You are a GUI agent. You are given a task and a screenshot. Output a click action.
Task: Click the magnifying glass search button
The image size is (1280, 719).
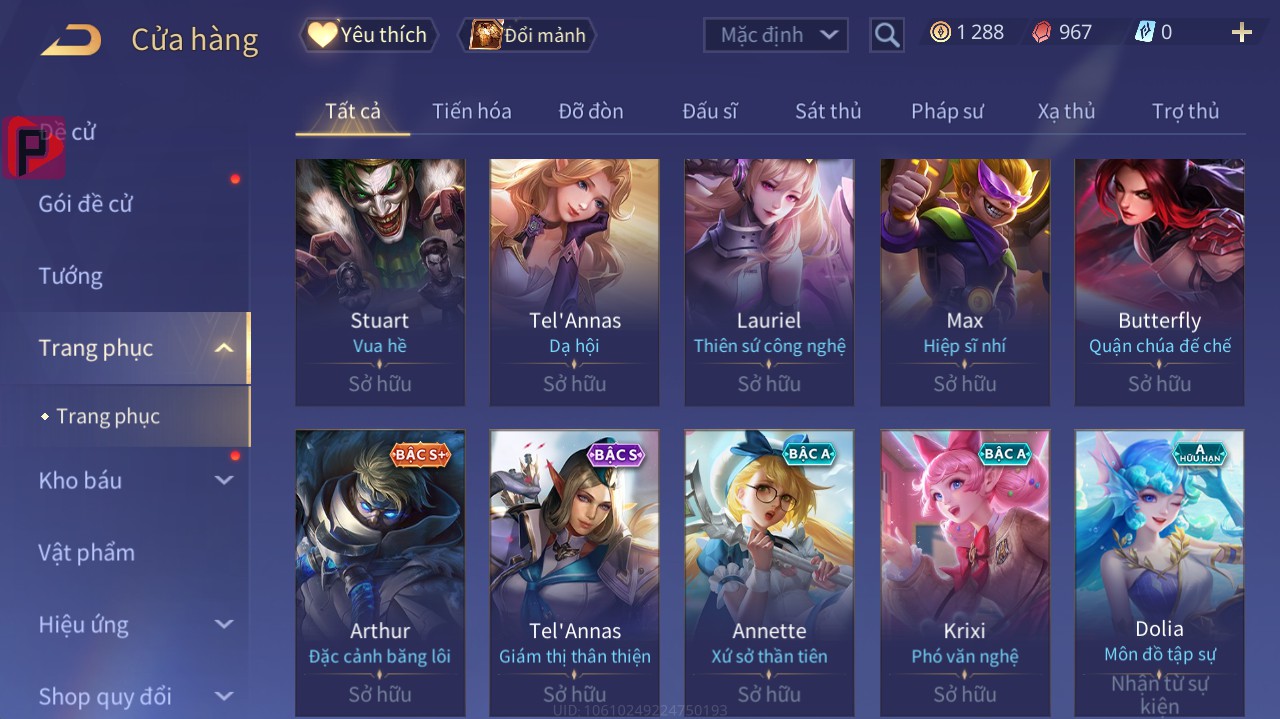[887, 35]
